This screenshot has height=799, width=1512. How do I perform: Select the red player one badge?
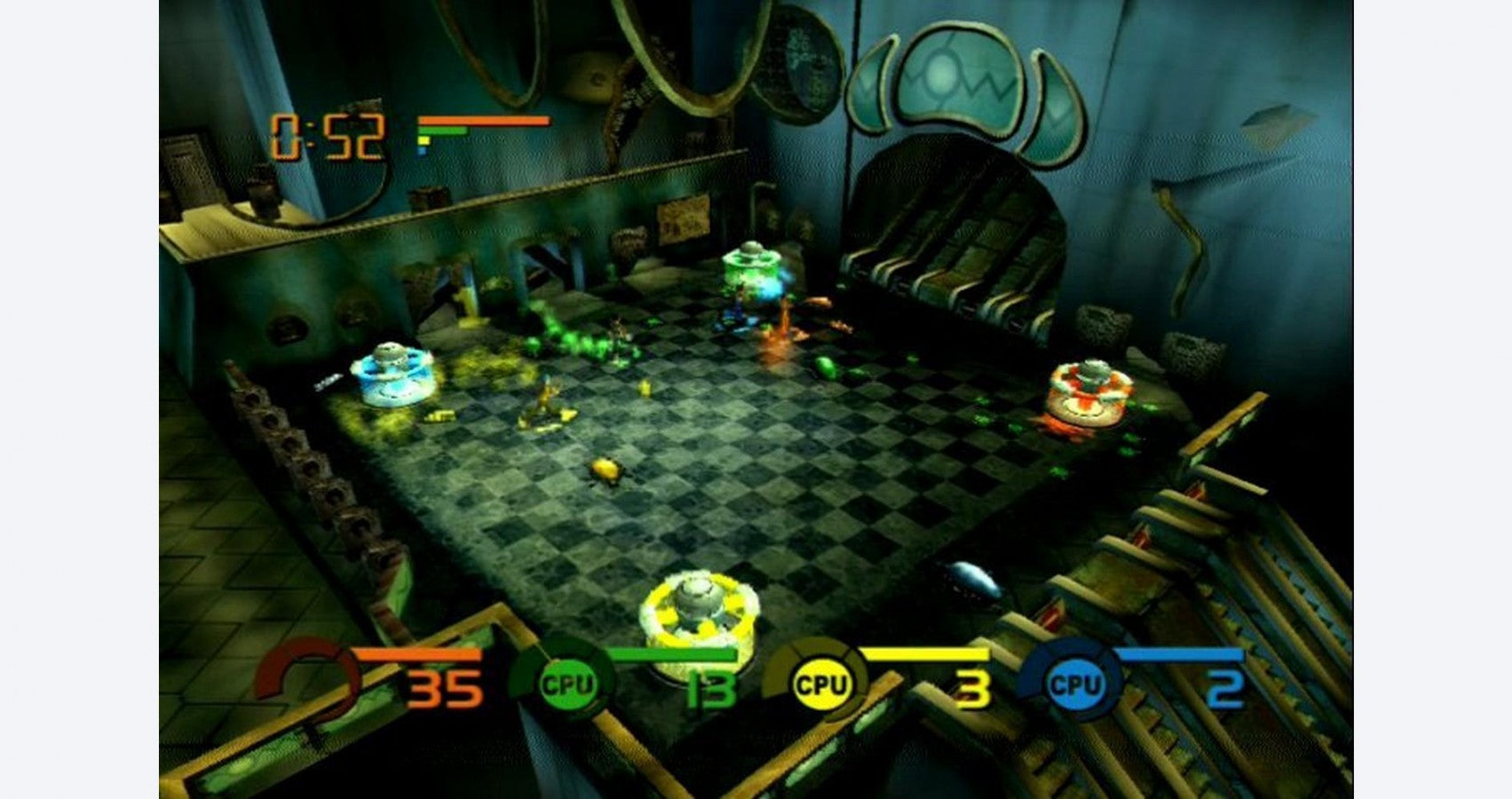tap(306, 682)
